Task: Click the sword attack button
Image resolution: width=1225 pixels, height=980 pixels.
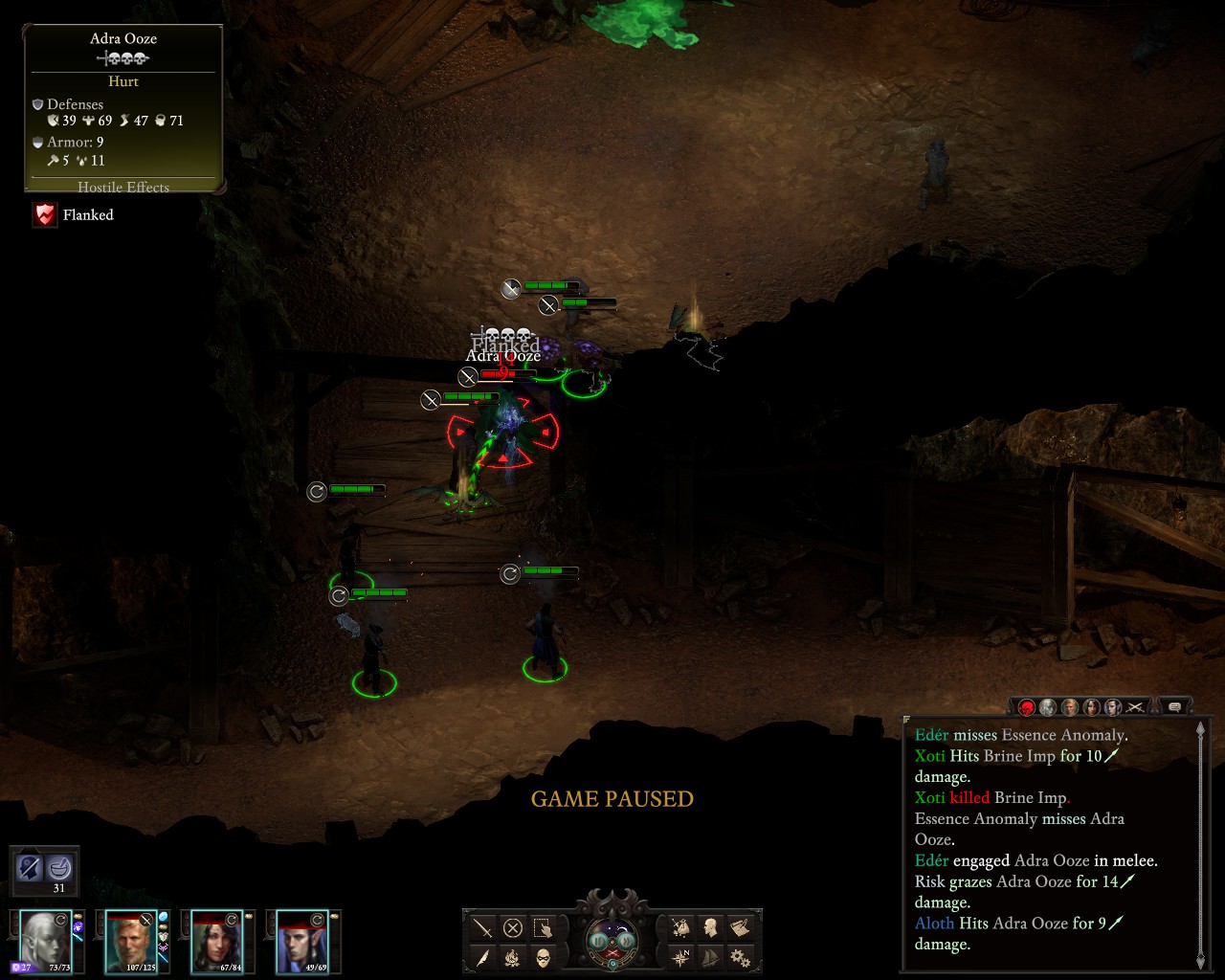Action: (x=483, y=928)
